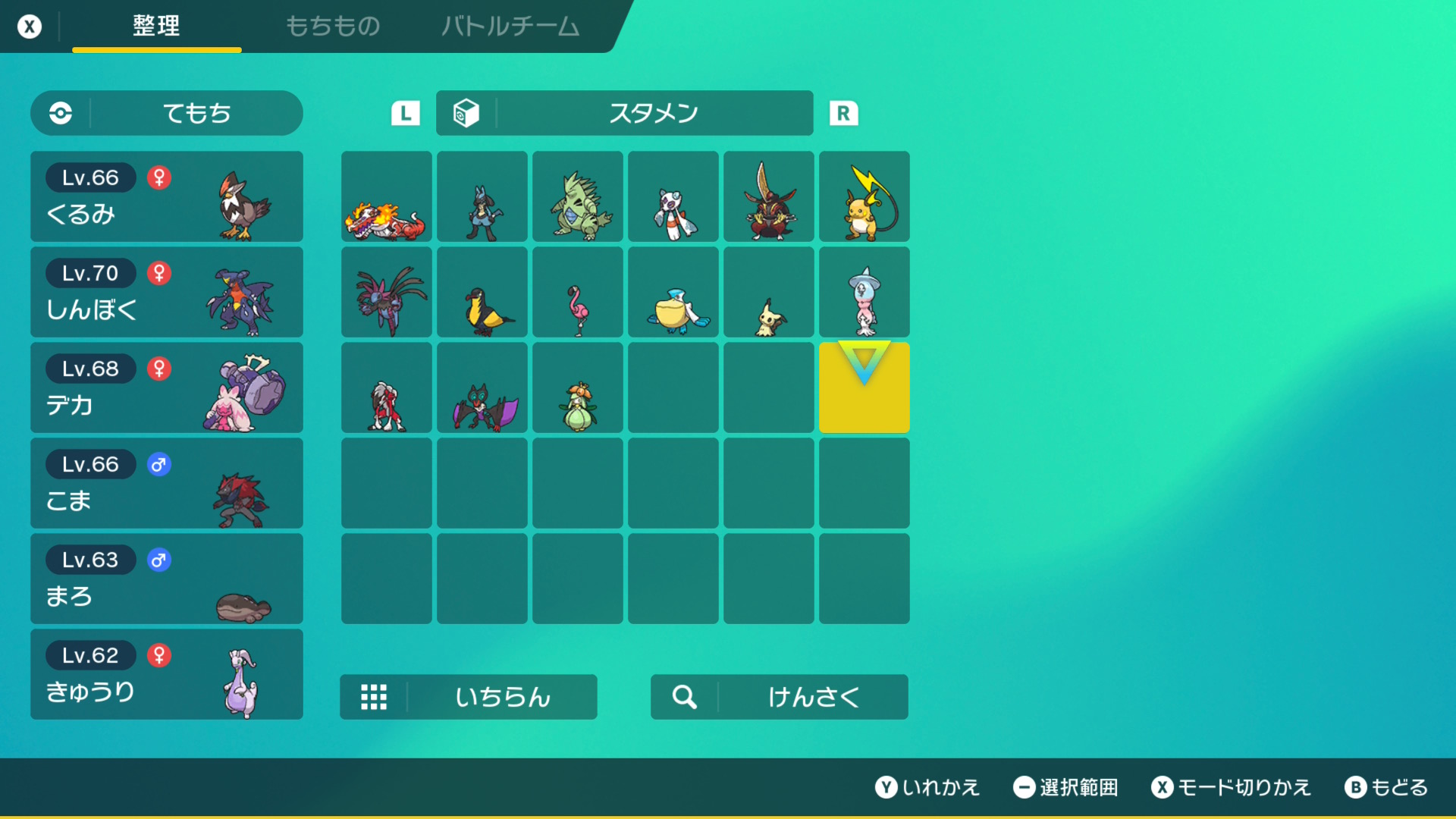
Task: Open the いちらん box list
Action: (x=469, y=697)
